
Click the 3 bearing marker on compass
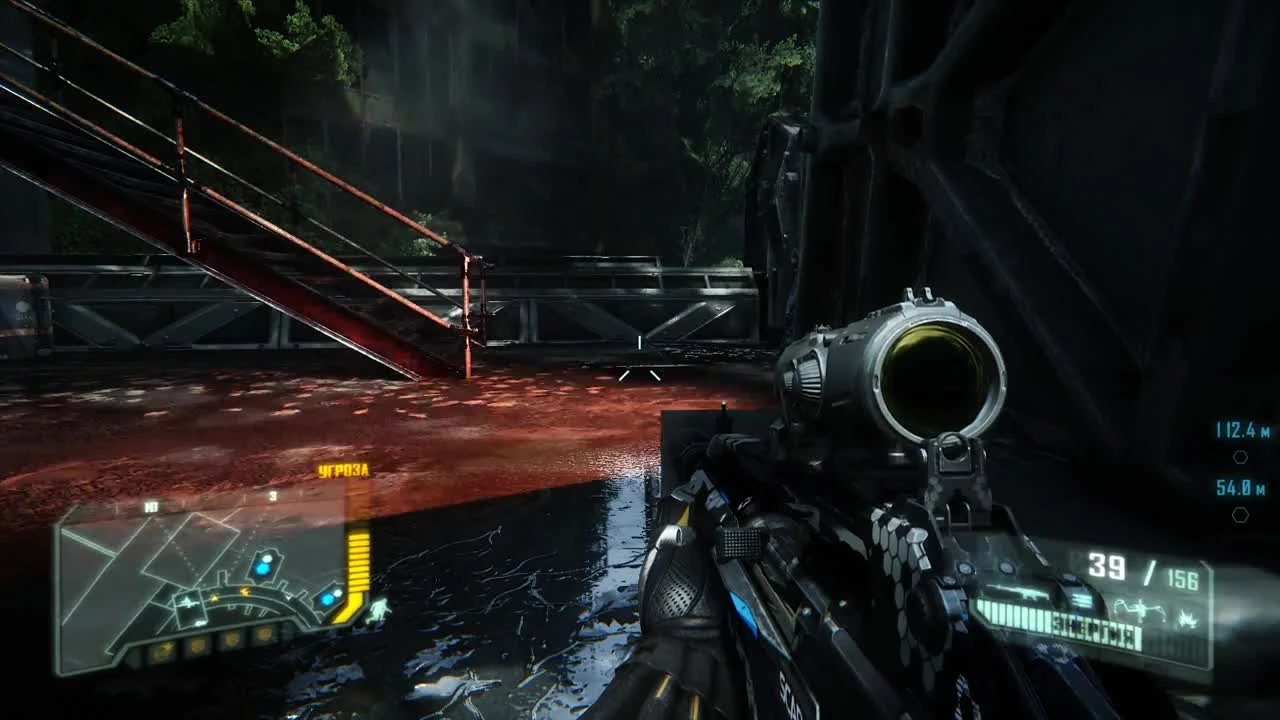click(272, 495)
